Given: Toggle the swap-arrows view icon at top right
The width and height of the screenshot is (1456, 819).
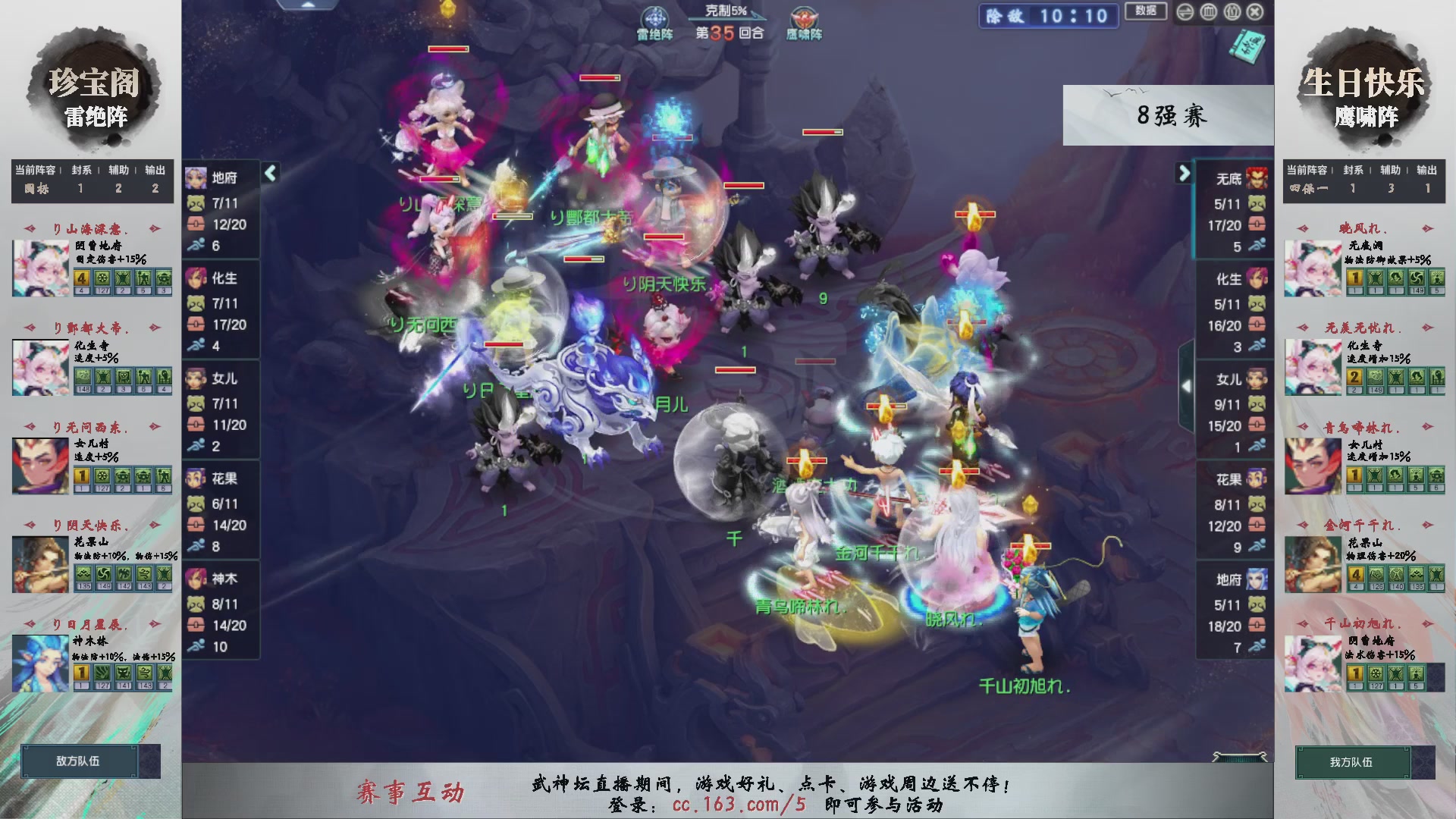Looking at the screenshot, I should point(1185,12).
